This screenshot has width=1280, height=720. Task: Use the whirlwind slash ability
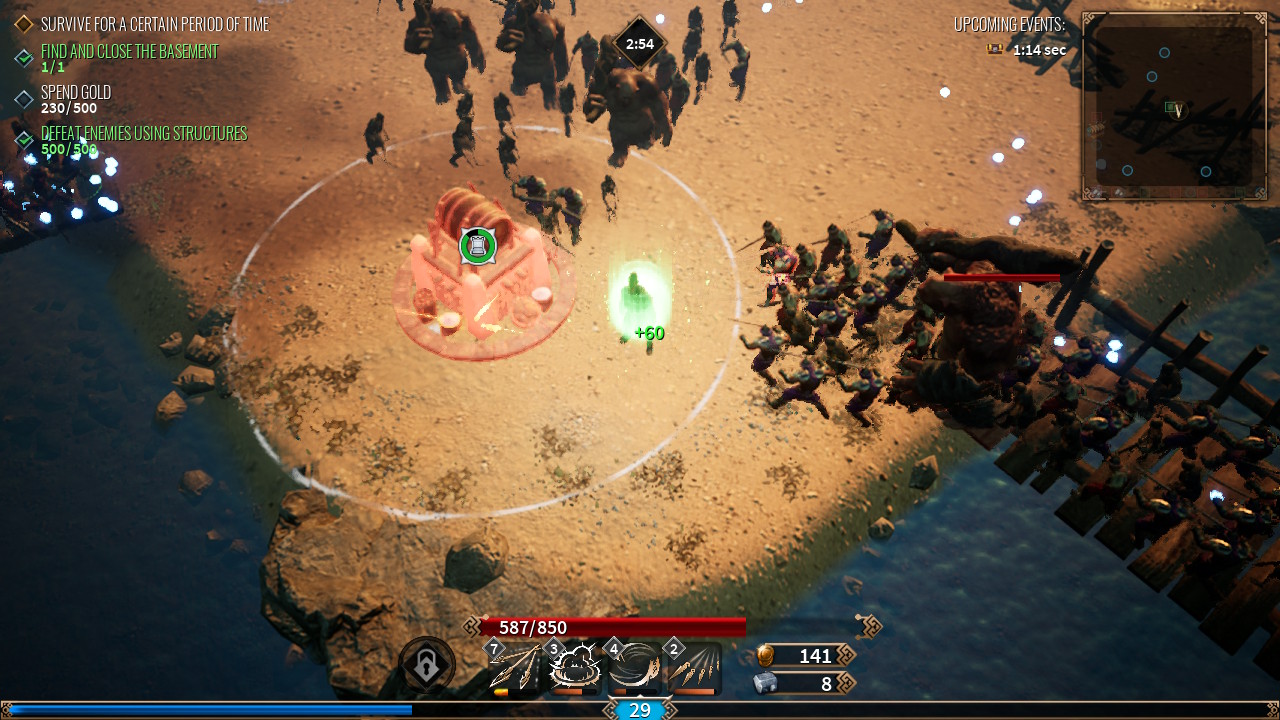pos(634,666)
